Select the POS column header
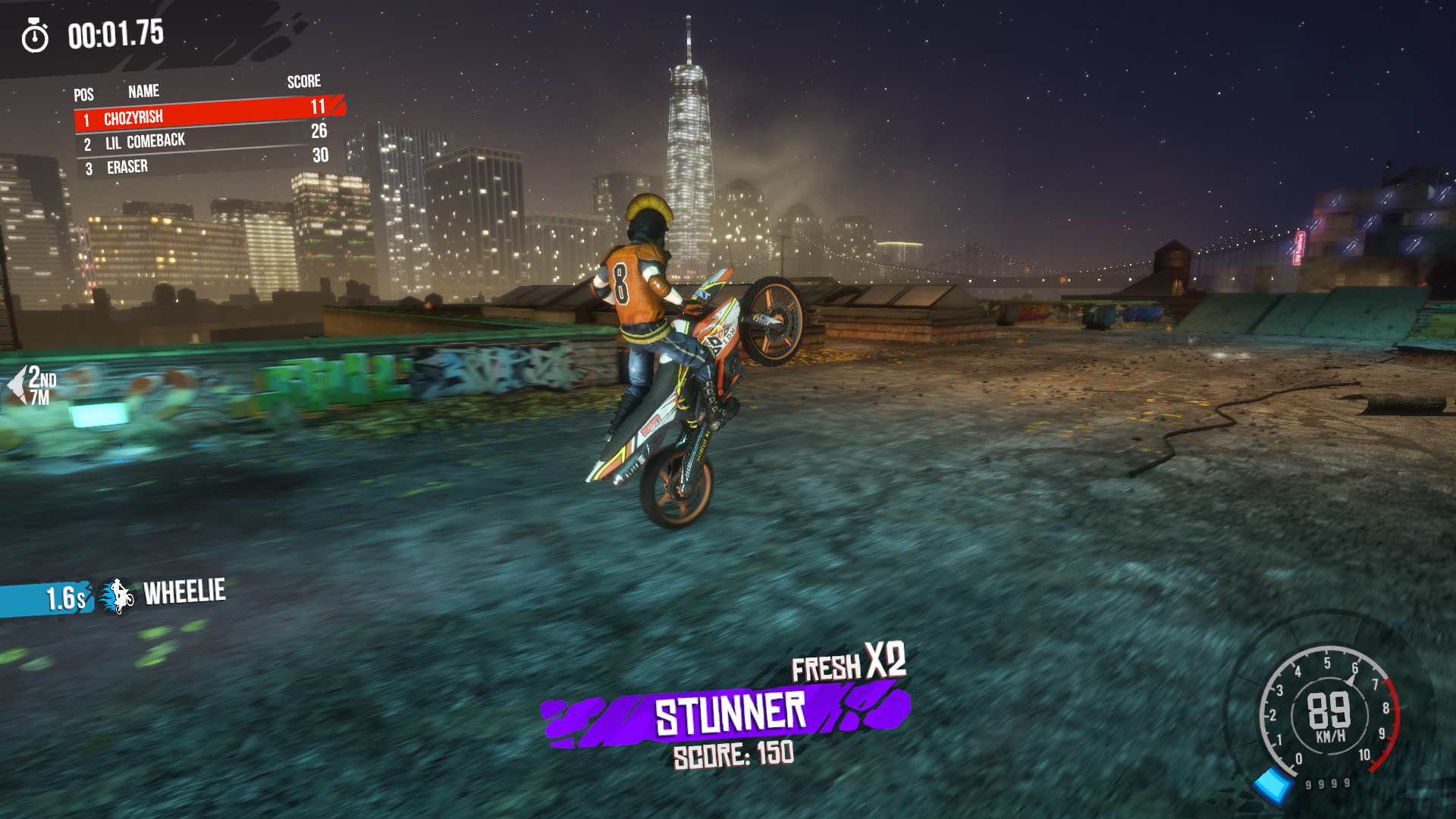This screenshot has width=1456, height=819. (x=83, y=94)
